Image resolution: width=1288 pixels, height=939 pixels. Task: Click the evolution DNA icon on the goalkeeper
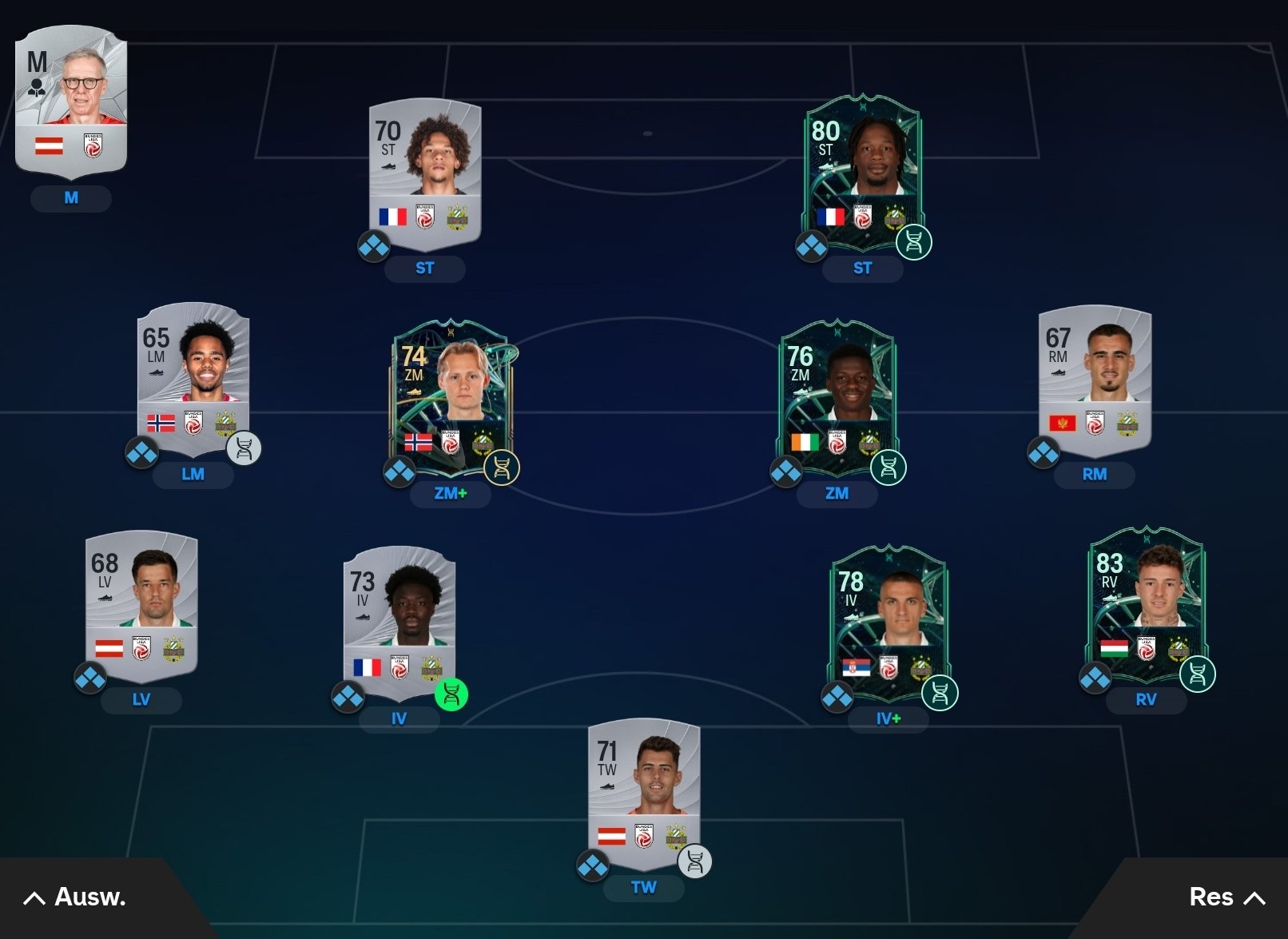694,861
